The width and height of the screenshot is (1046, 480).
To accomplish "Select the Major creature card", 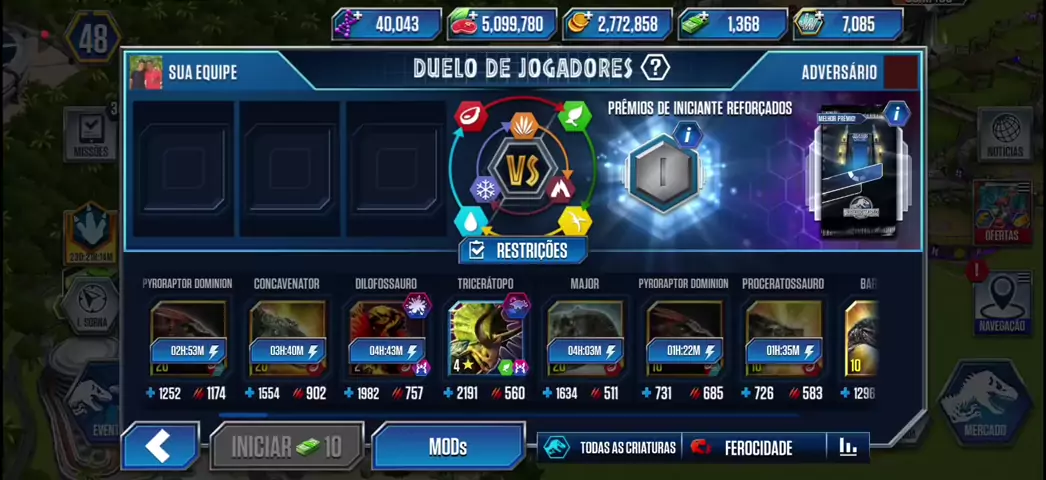I will click(x=585, y=338).
